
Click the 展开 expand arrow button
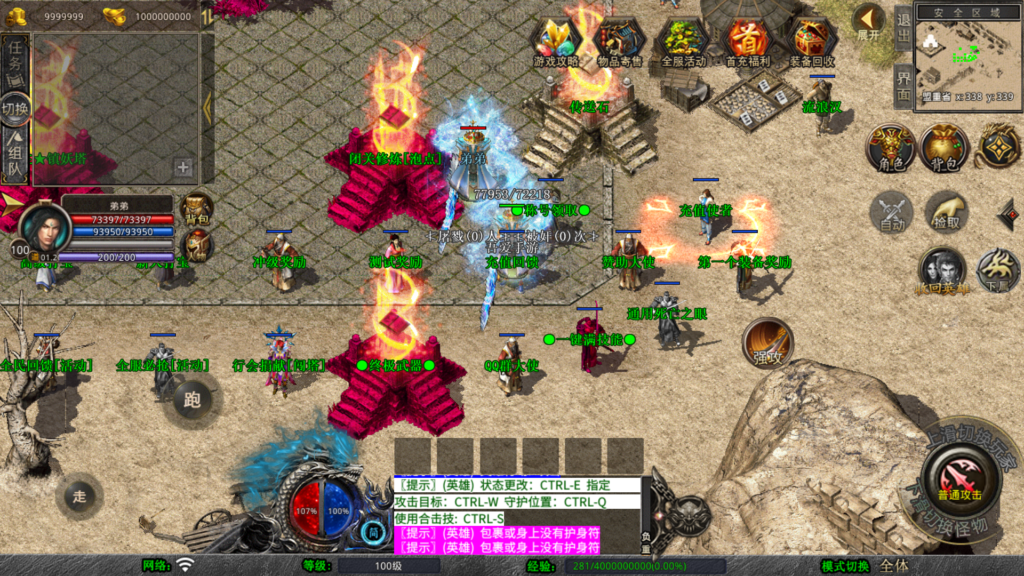click(x=868, y=21)
